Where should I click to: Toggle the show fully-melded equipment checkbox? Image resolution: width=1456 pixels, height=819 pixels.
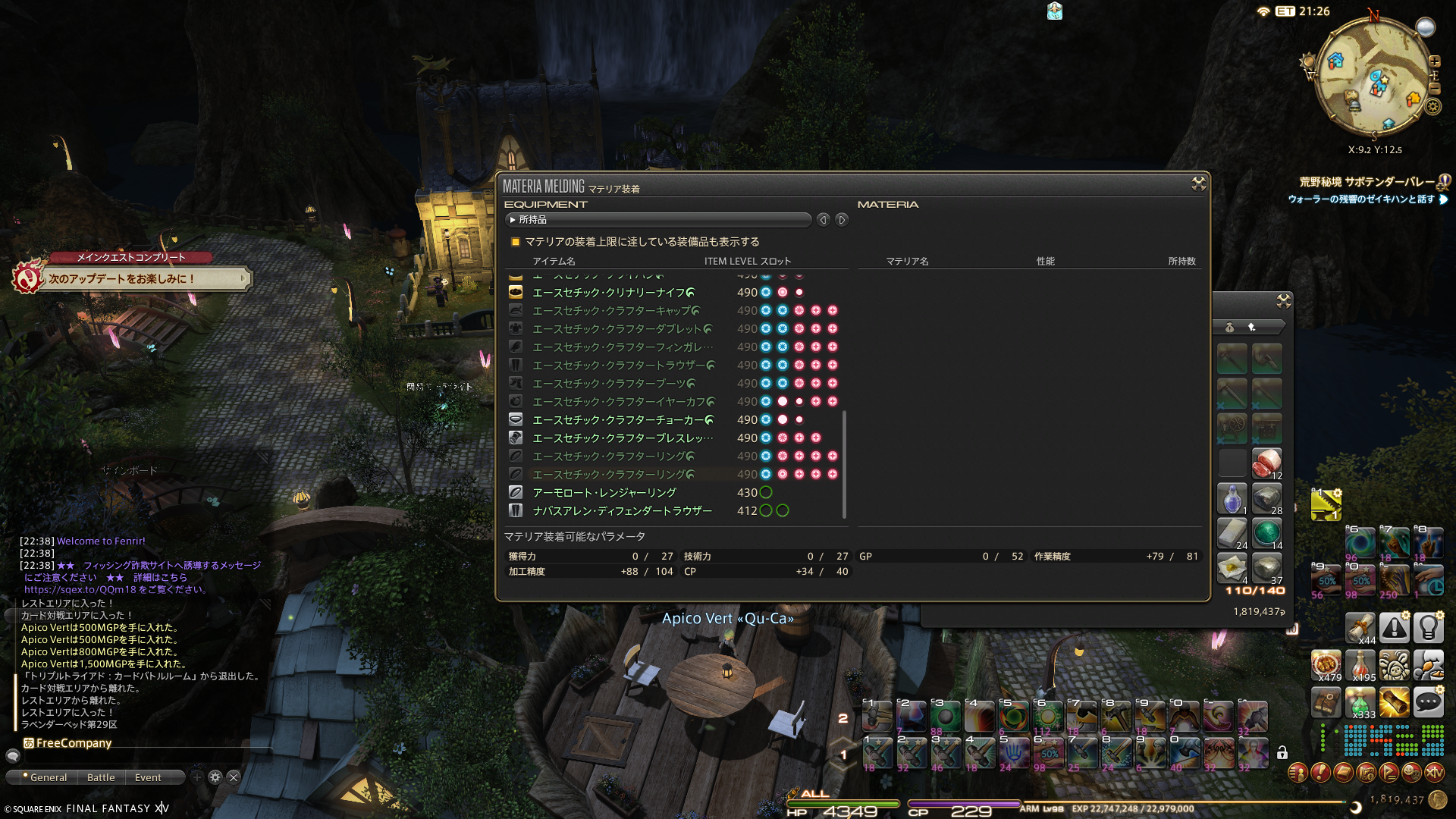click(x=516, y=242)
